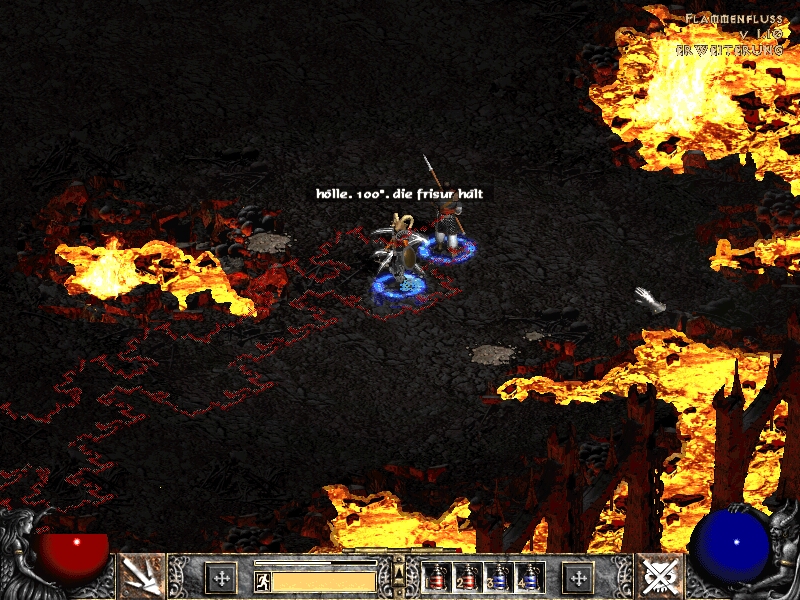Drink the blue mana potion in belt slot 3

tap(499, 576)
